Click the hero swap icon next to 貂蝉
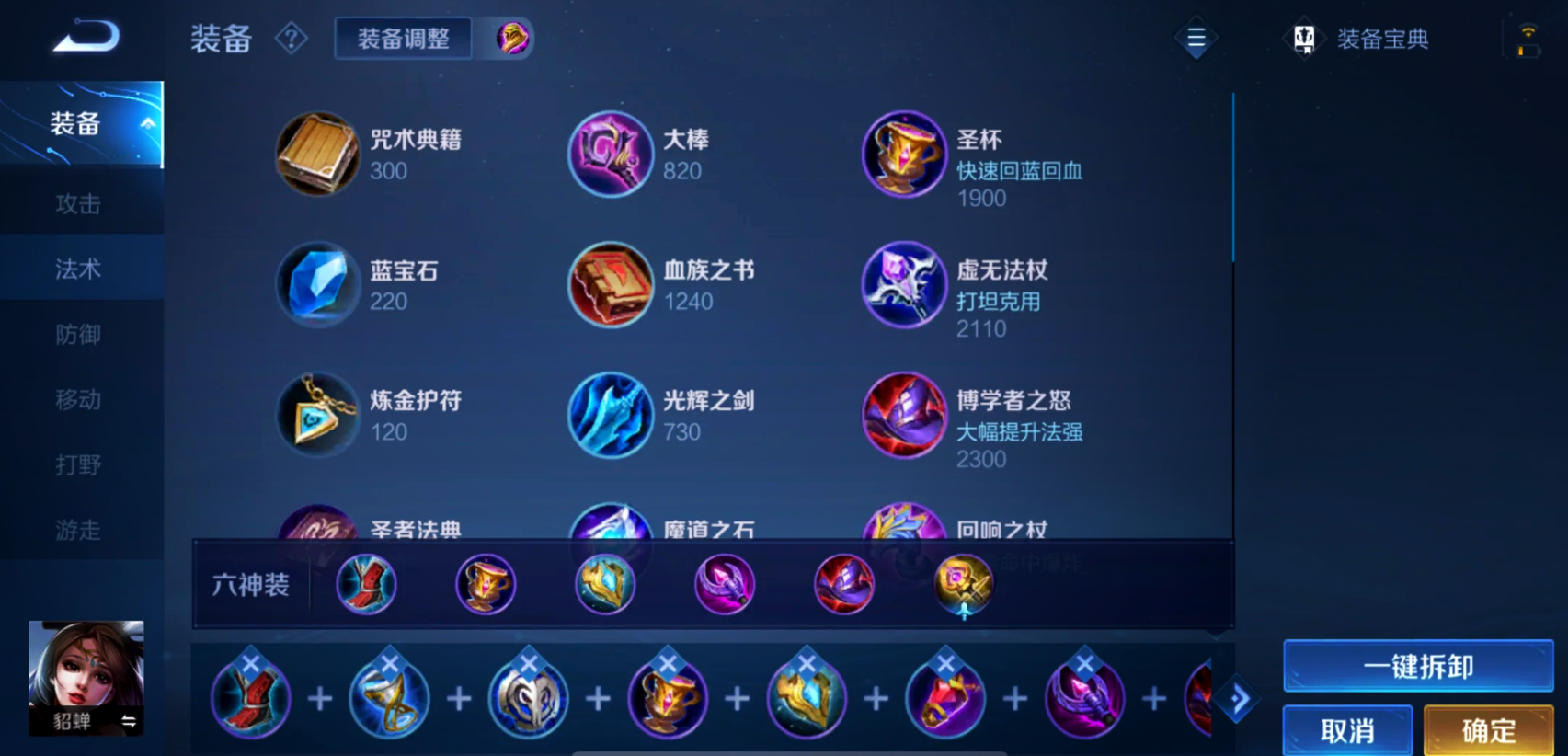The height and width of the screenshot is (756, 1568). click(x=129, y=723)
